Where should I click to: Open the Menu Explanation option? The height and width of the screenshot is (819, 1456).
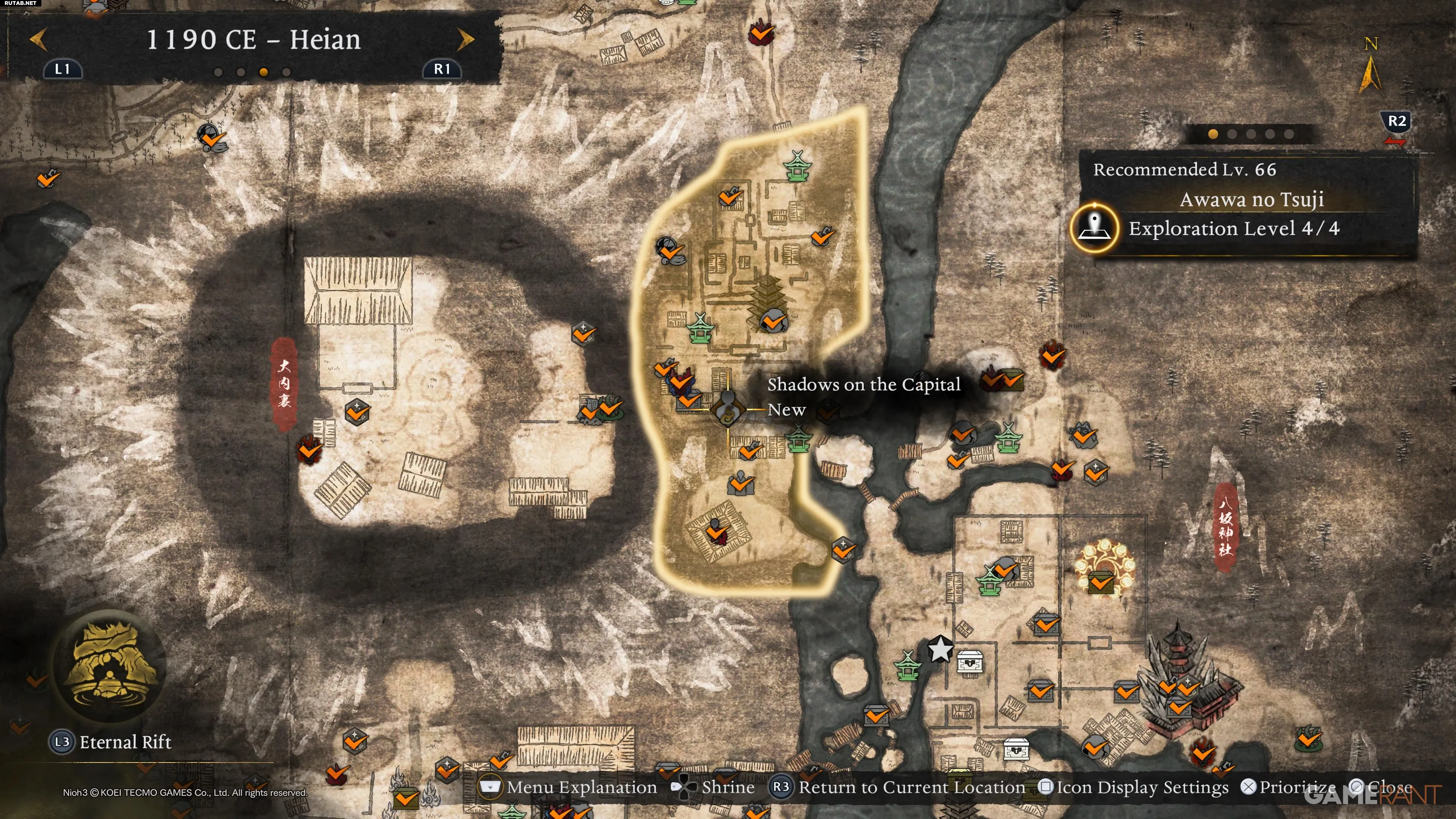568,788
